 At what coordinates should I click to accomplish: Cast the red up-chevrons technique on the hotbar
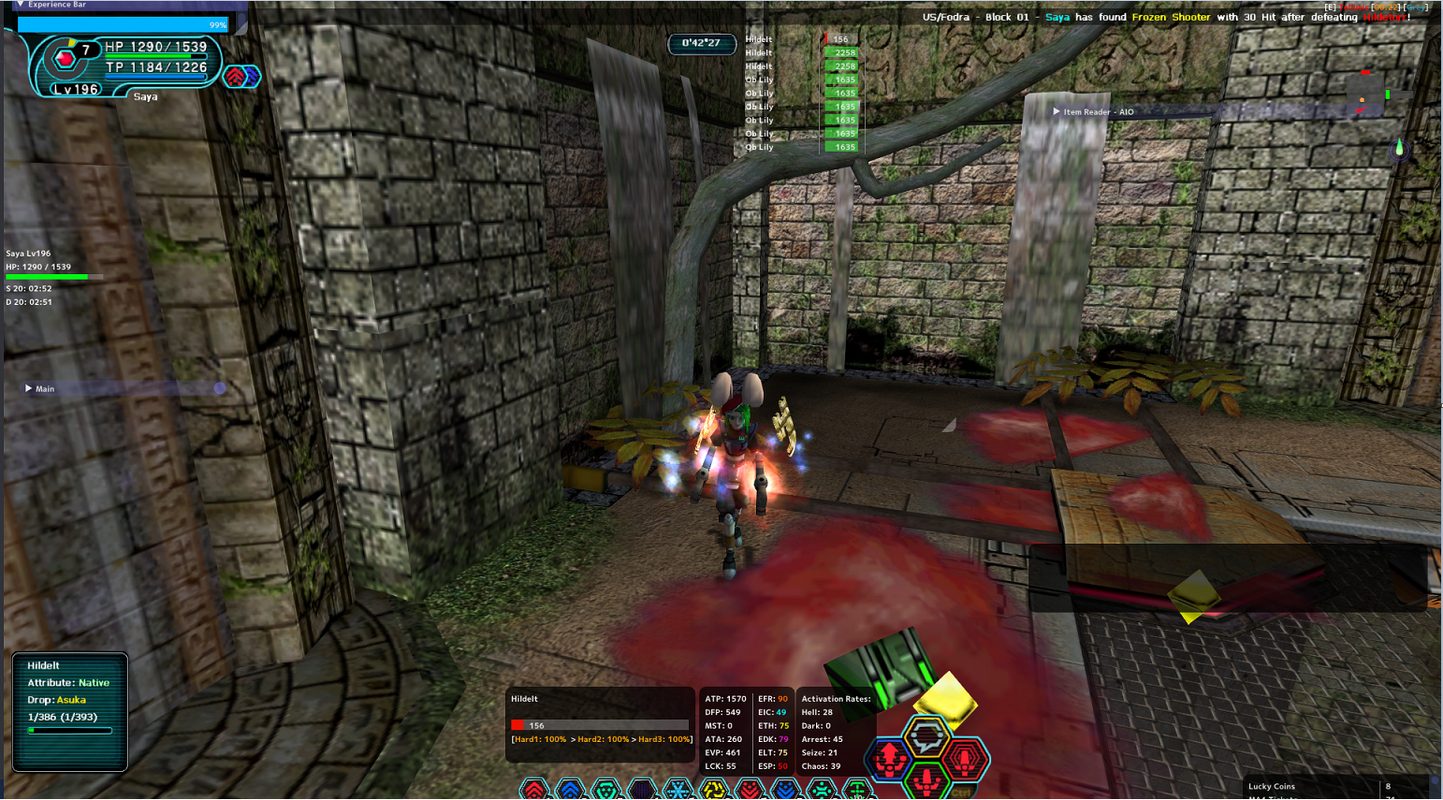click(535, 791)
